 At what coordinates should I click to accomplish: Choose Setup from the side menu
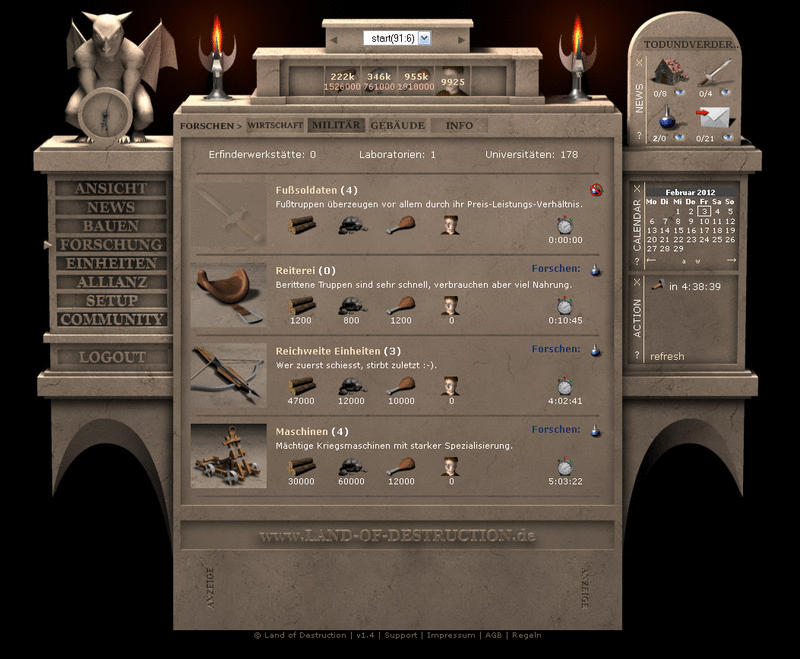coord(110,301)
